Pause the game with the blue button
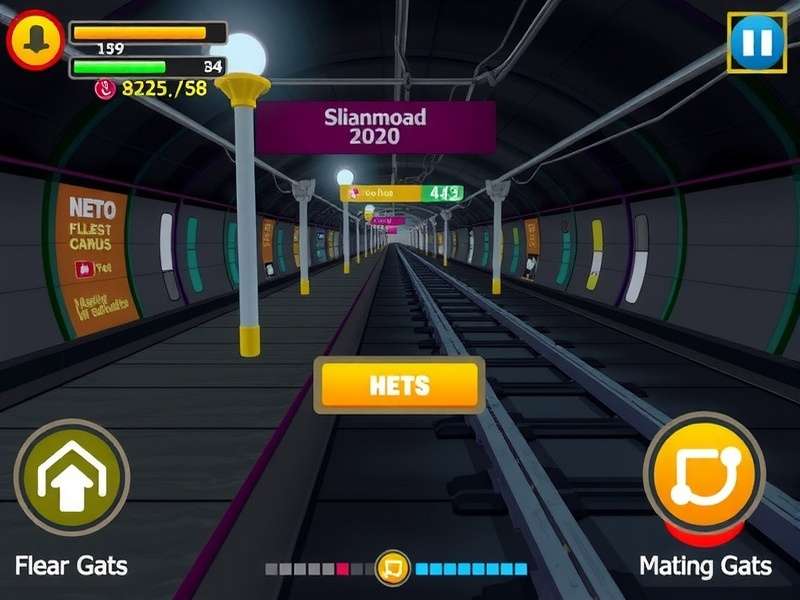The width and height of the screenshot is (800, 600). point(756,42)
